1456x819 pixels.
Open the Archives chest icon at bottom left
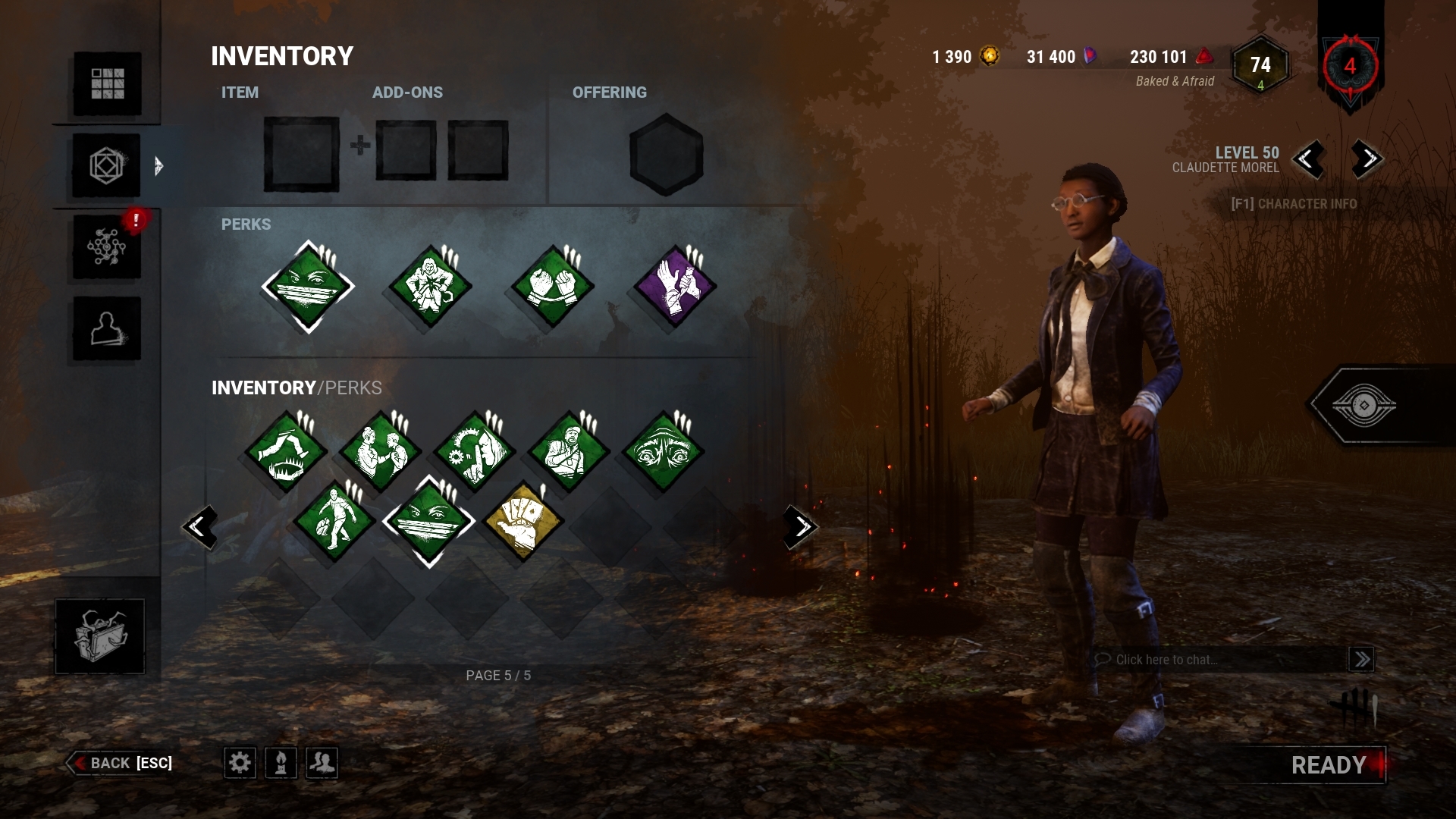pyautogui.click(x=99, y=635)
